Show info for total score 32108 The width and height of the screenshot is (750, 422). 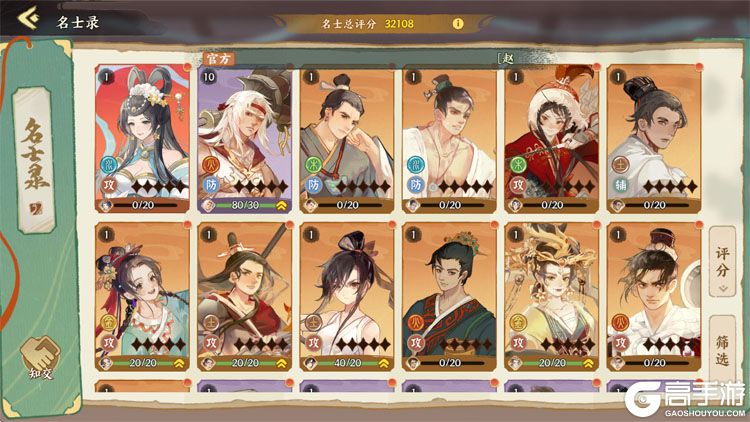[x=458, y=23]
